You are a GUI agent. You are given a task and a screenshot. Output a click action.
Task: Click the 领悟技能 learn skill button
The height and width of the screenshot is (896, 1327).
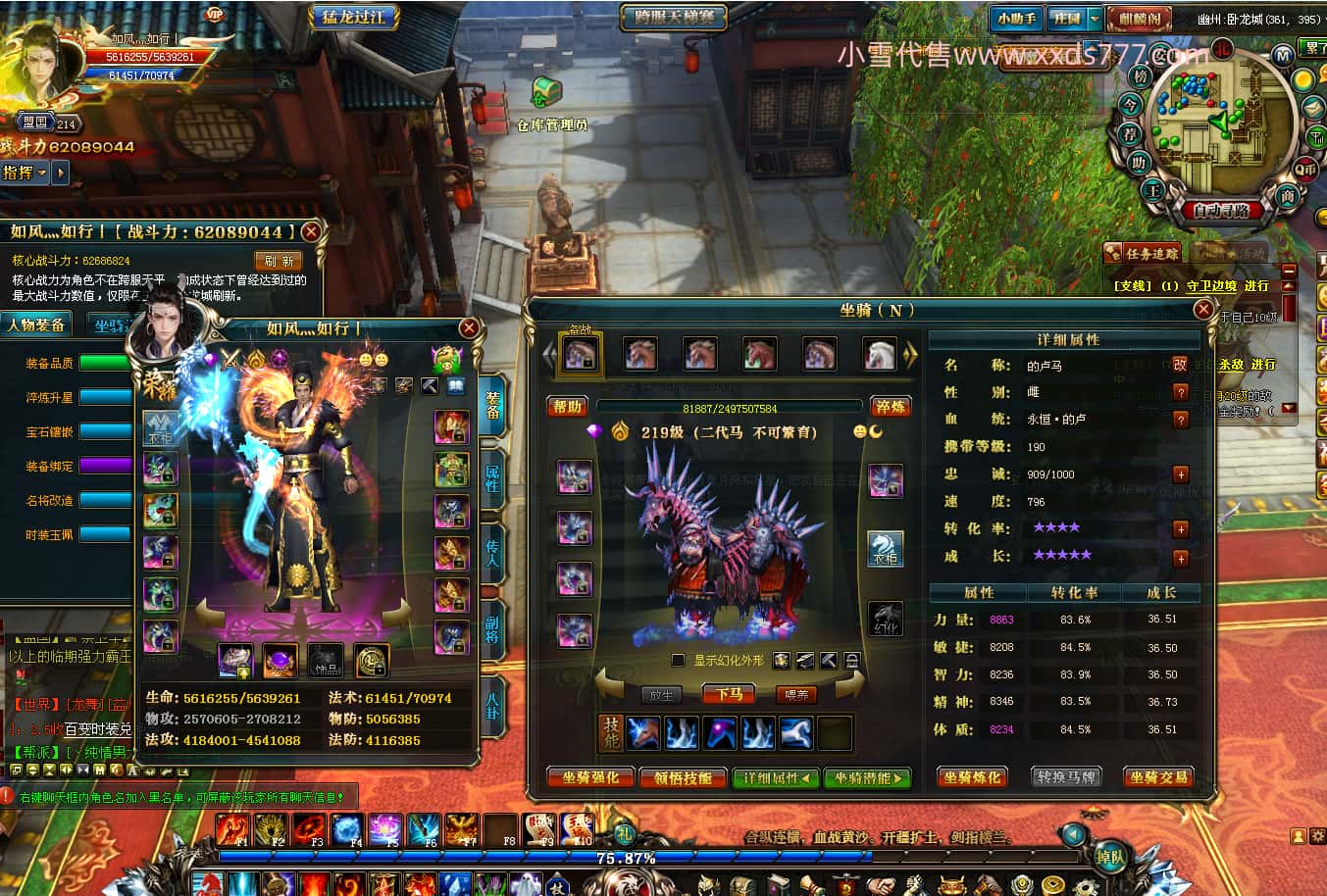click(683, 777)
